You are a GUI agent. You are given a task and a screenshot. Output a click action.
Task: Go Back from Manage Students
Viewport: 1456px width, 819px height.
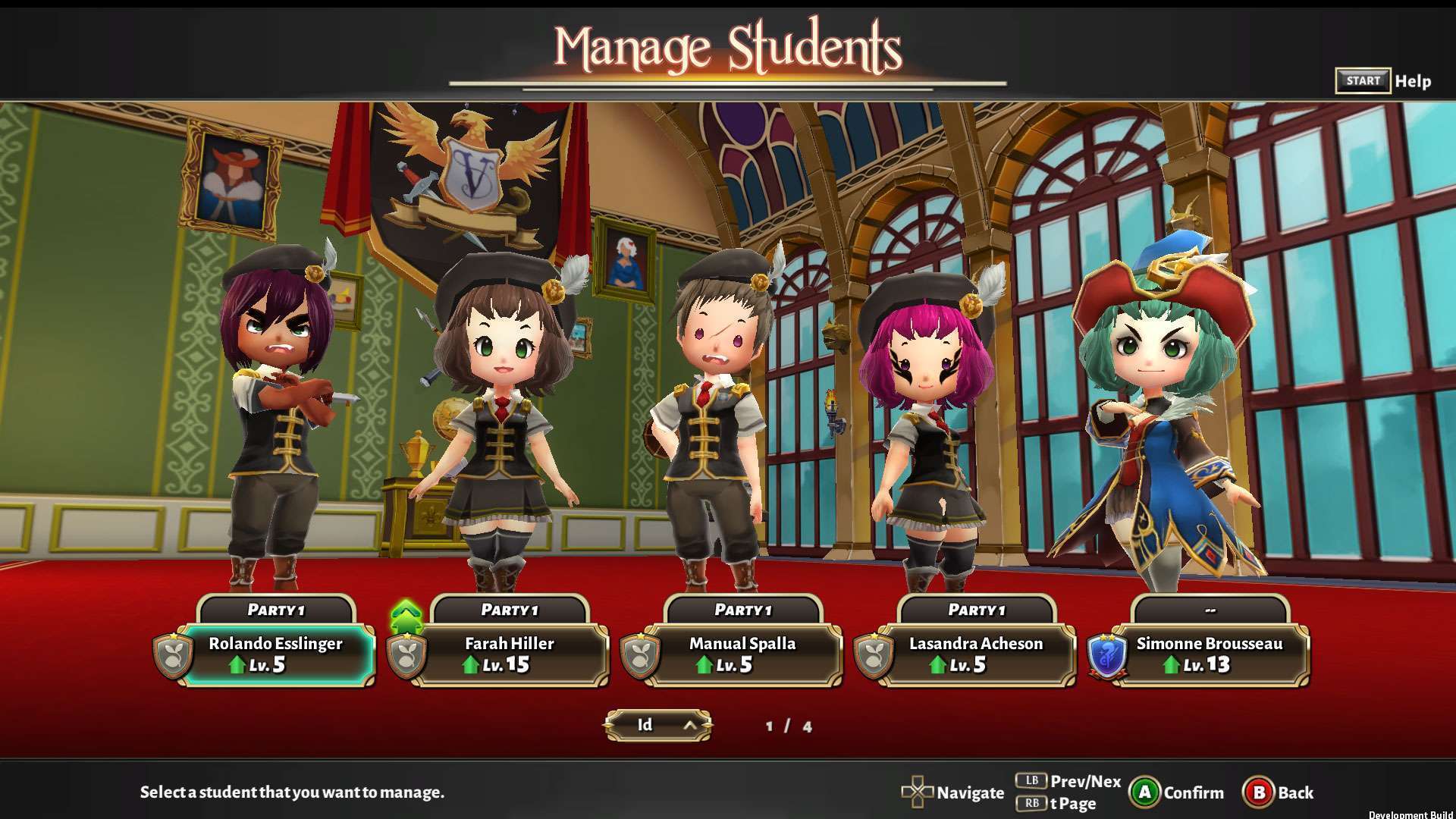click(1279, 792)
